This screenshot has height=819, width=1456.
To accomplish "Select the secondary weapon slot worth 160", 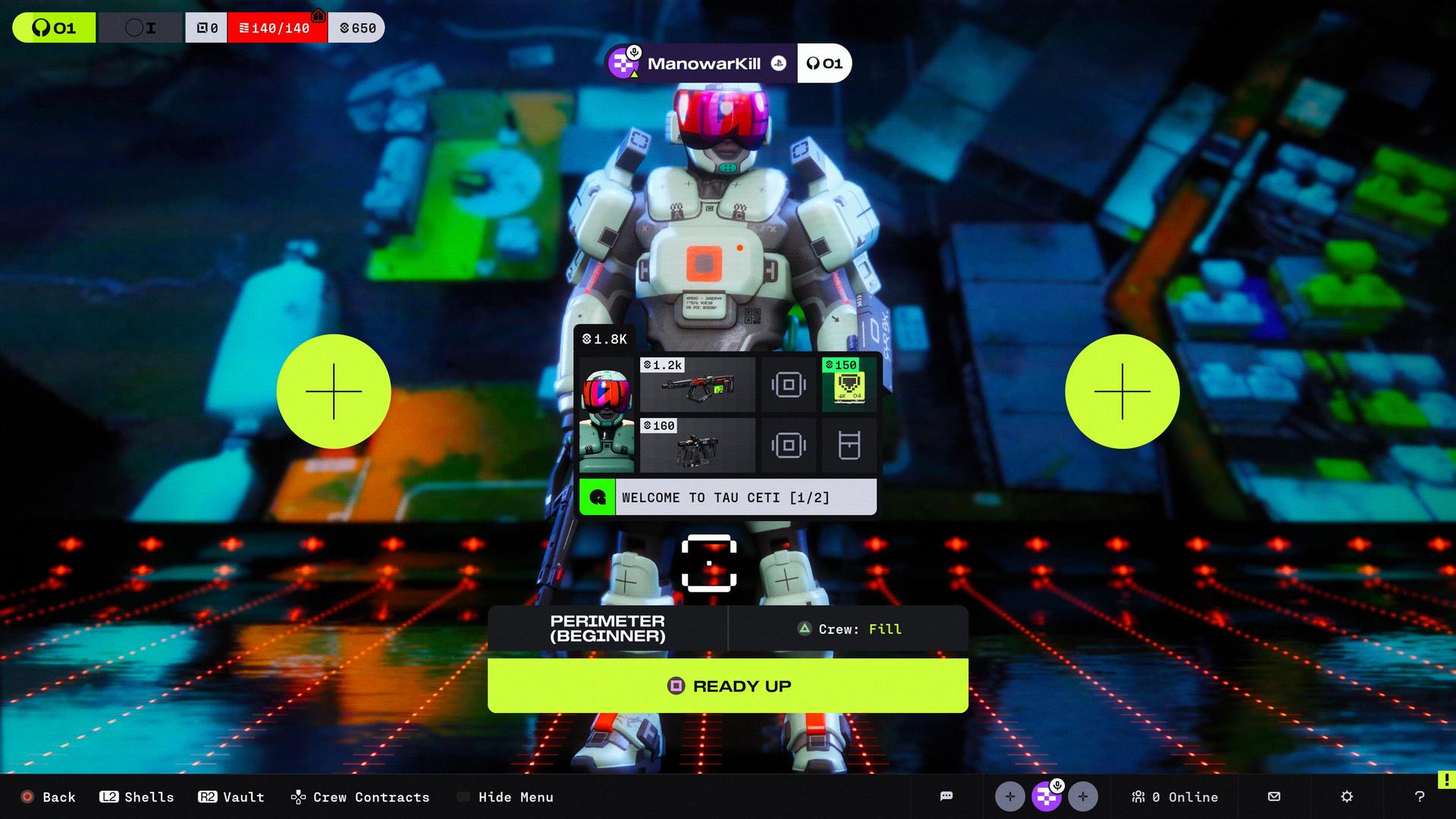I will coord(698,445).
